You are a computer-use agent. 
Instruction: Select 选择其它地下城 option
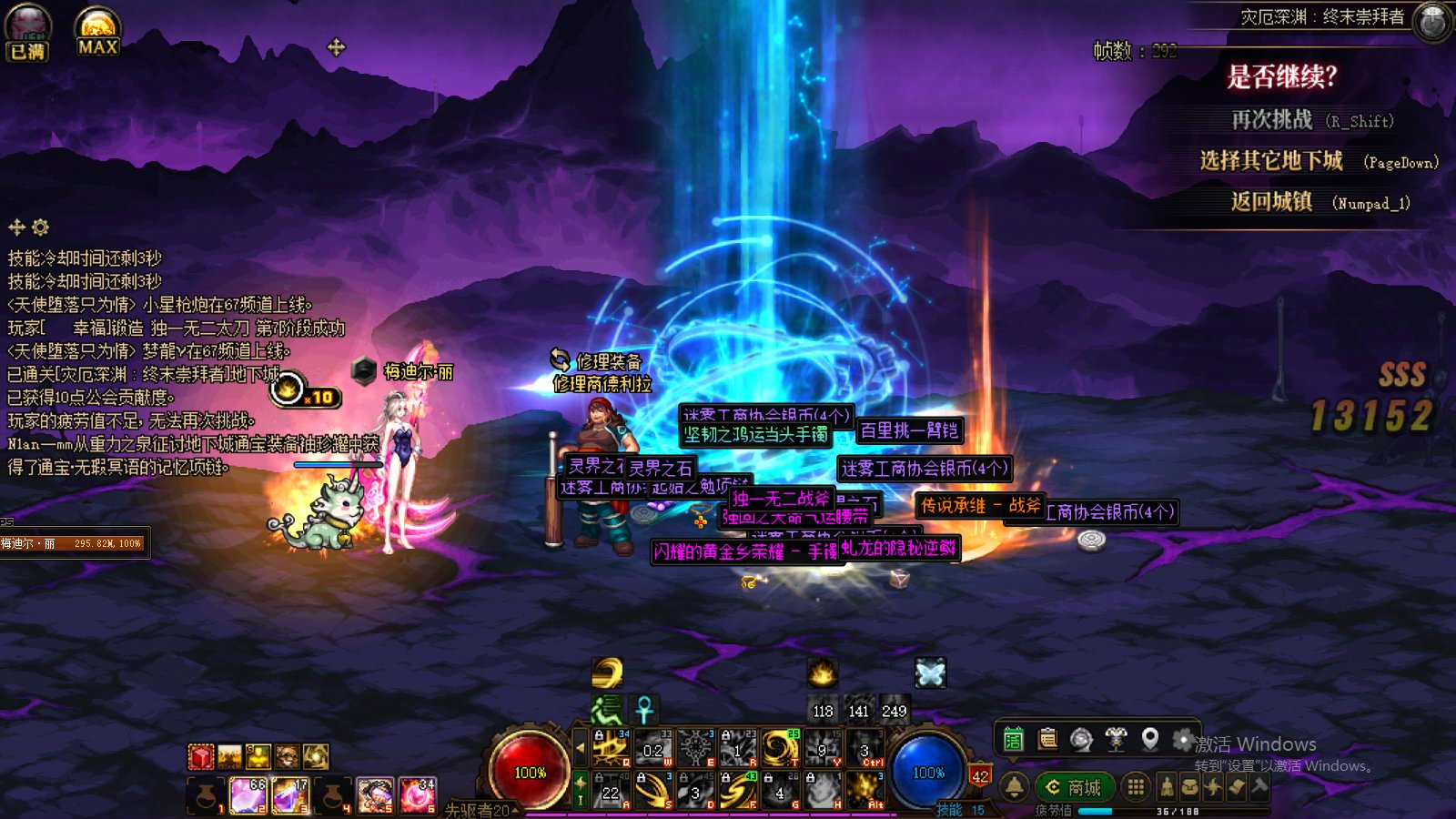tap(1271, 162)
